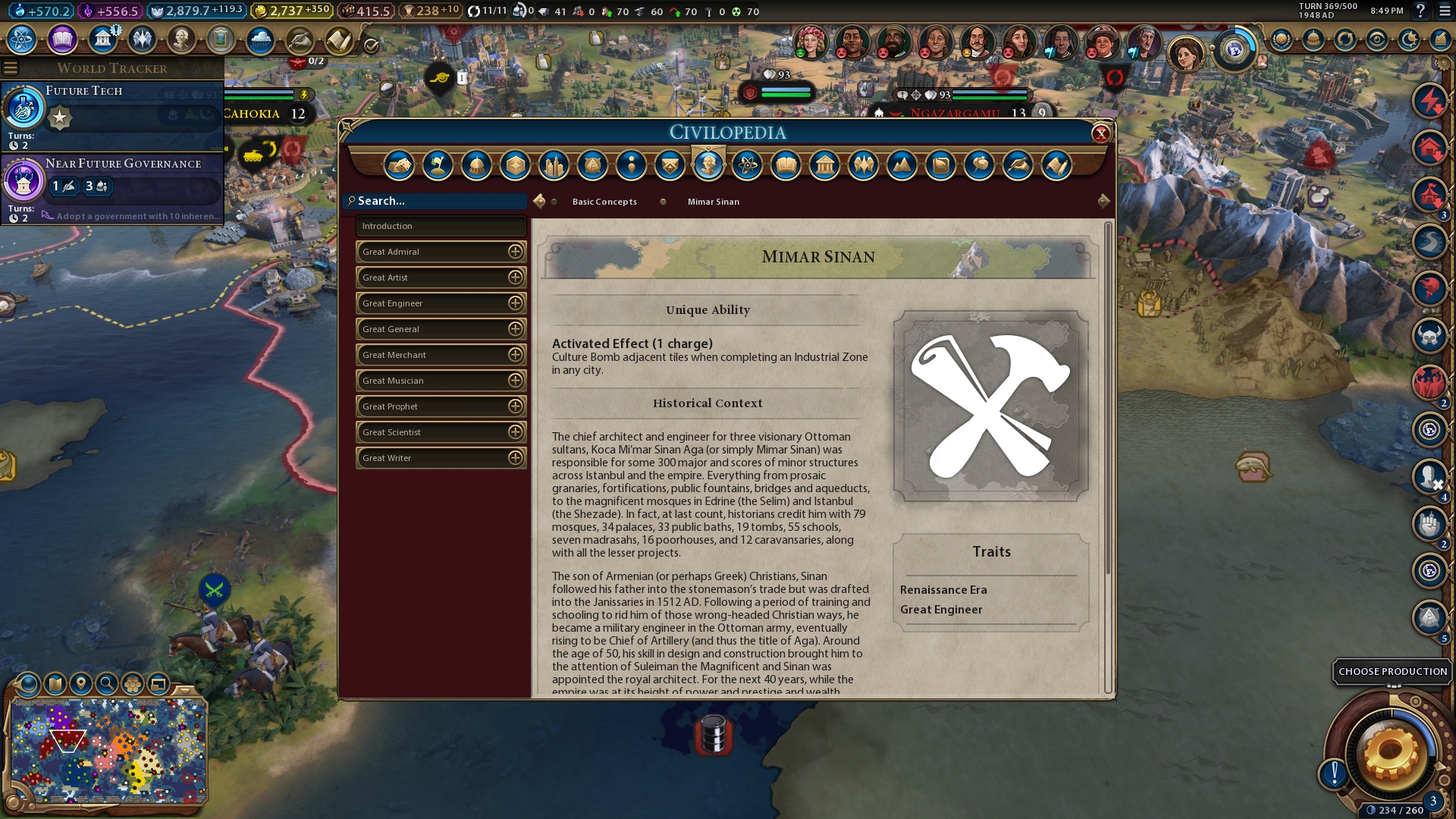Screen dimensions: 1456x819
Task: Expand the Great Writer list
Action: click(516, 458)
